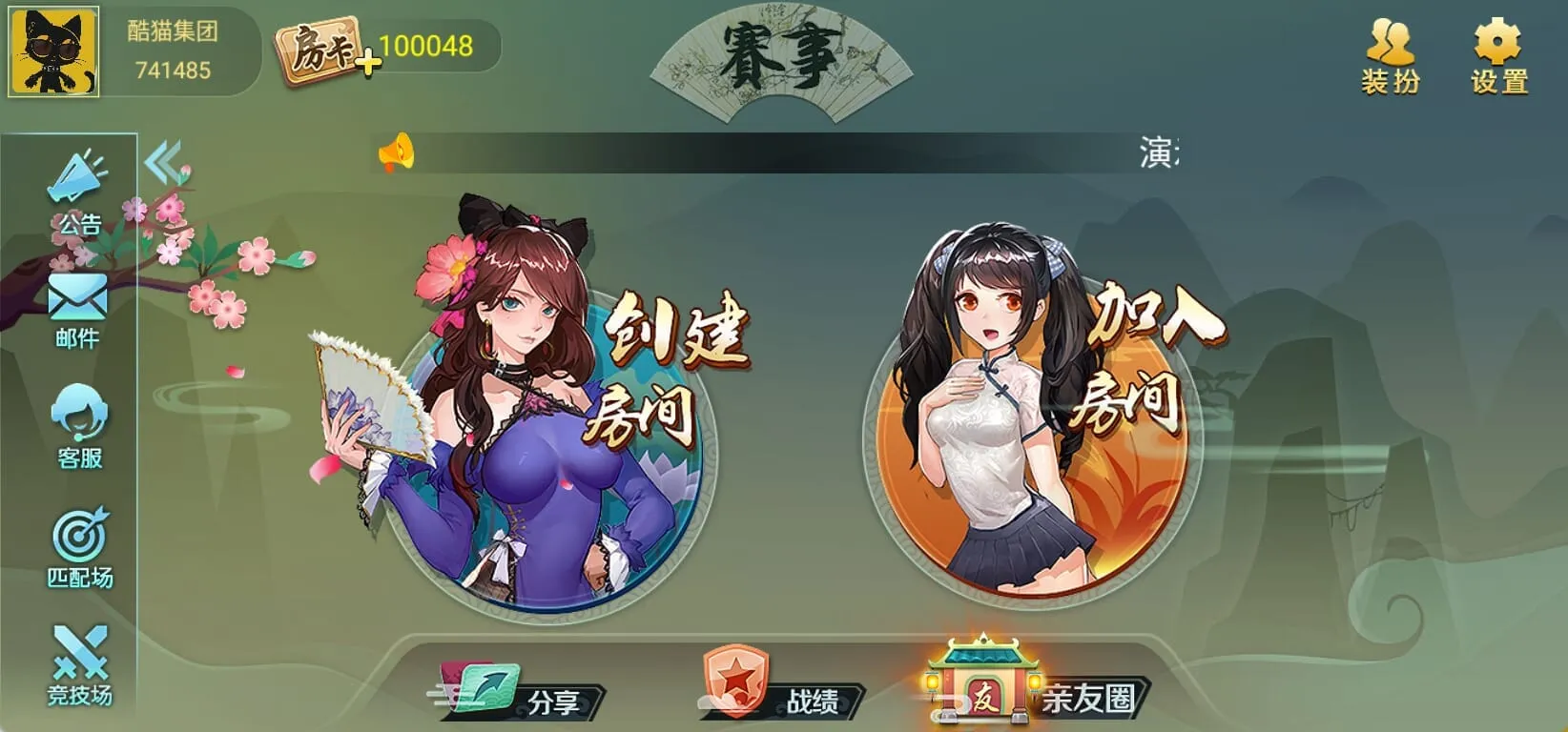Collapse the left sidebar with double arrows
Viewport: 1568px width, 732px height.
click(x=164, y=161)
